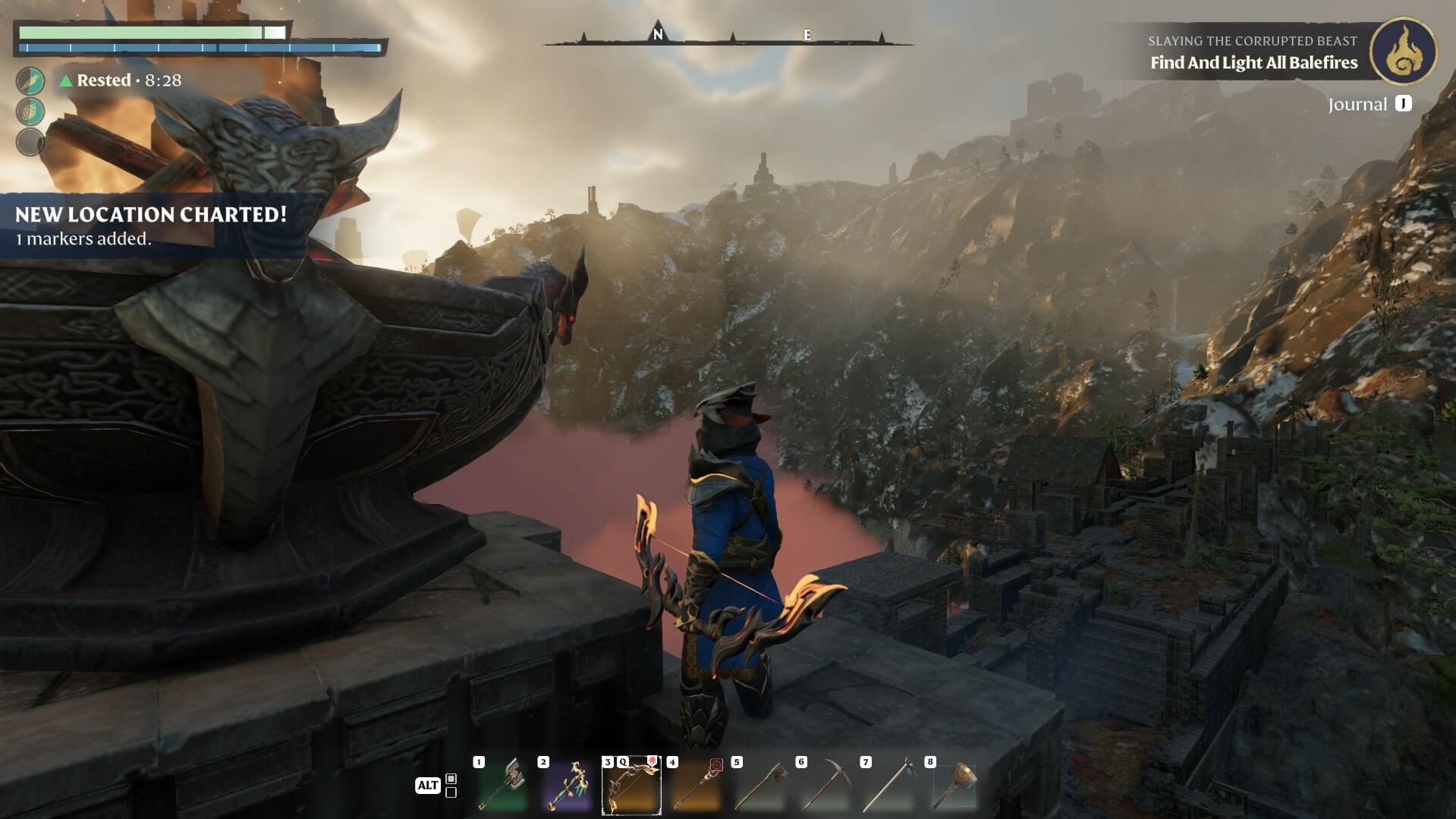
Task: Select the battle axe in hotbar slot 1
Action: point(502,785)
